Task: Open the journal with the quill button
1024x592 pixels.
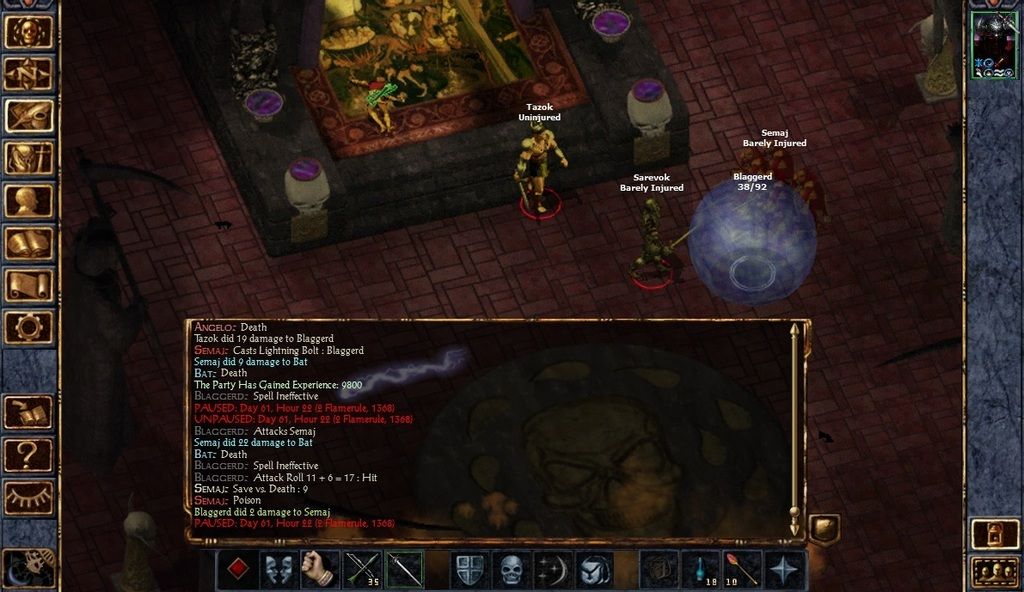Action: tap(29, 115)
